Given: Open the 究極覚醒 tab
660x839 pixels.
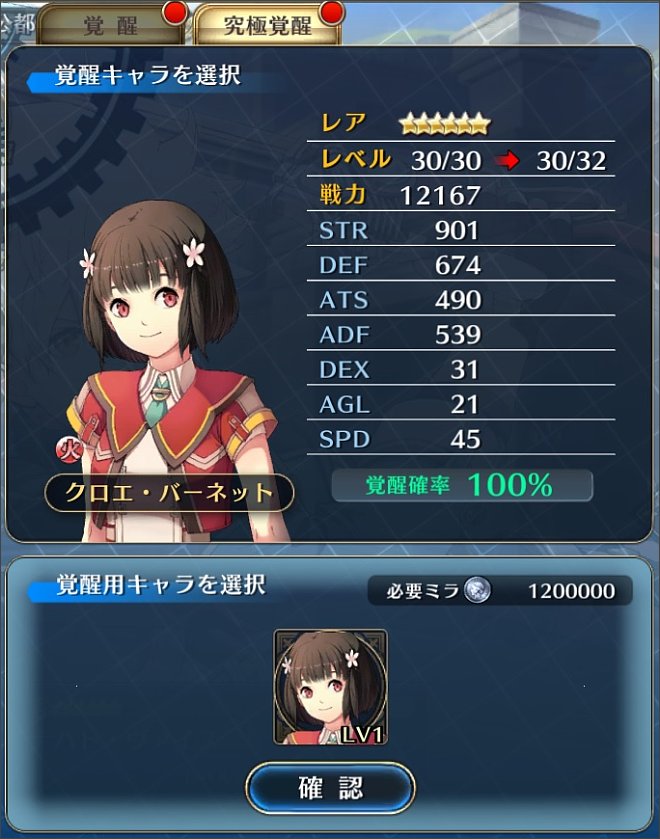Looking at the screenshot, I should [265, 25].
